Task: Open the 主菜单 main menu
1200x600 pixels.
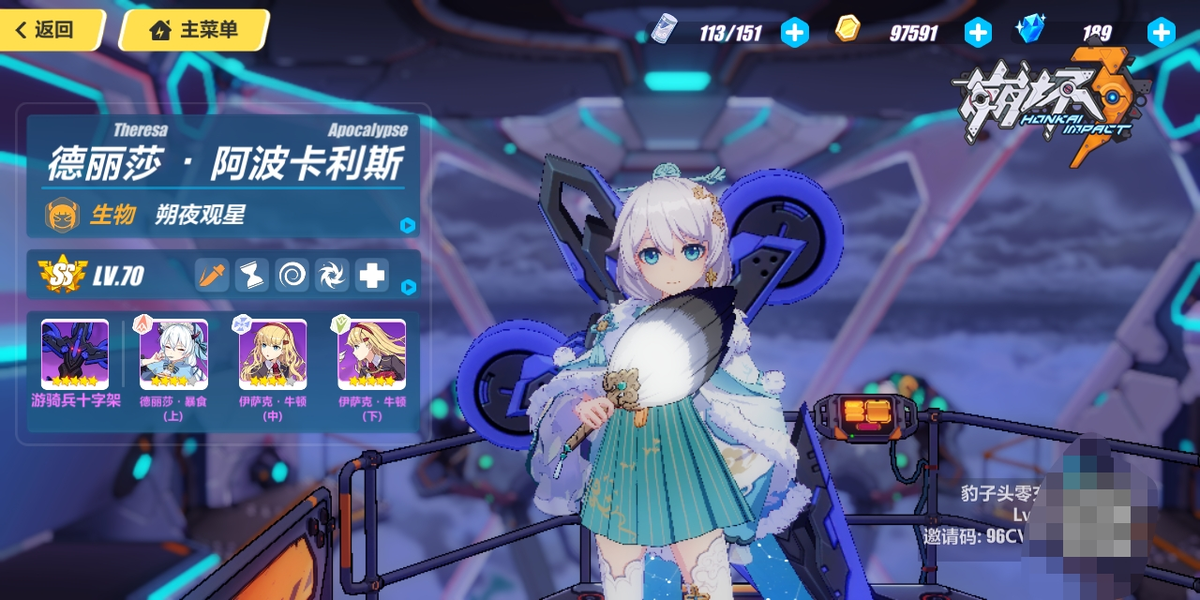Action: (194, 30)
